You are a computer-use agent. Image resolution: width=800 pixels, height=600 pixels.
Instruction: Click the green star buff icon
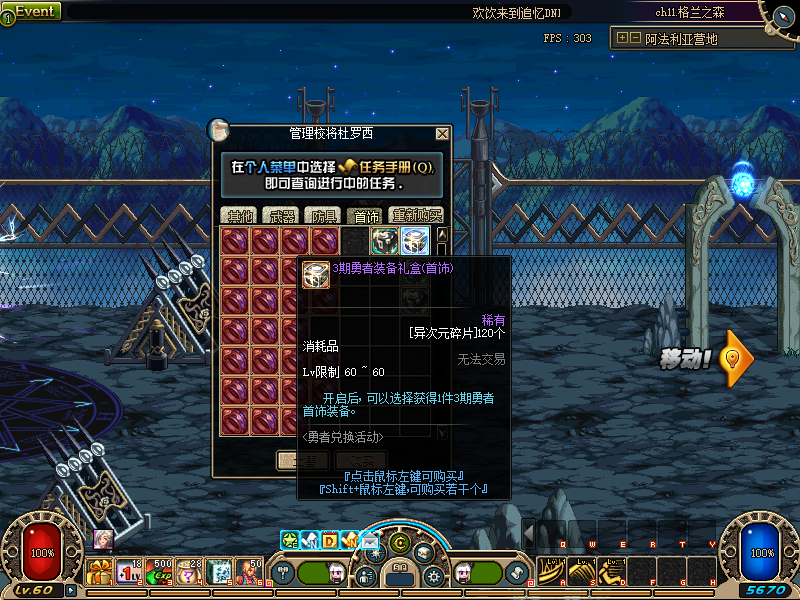(290, 540)
